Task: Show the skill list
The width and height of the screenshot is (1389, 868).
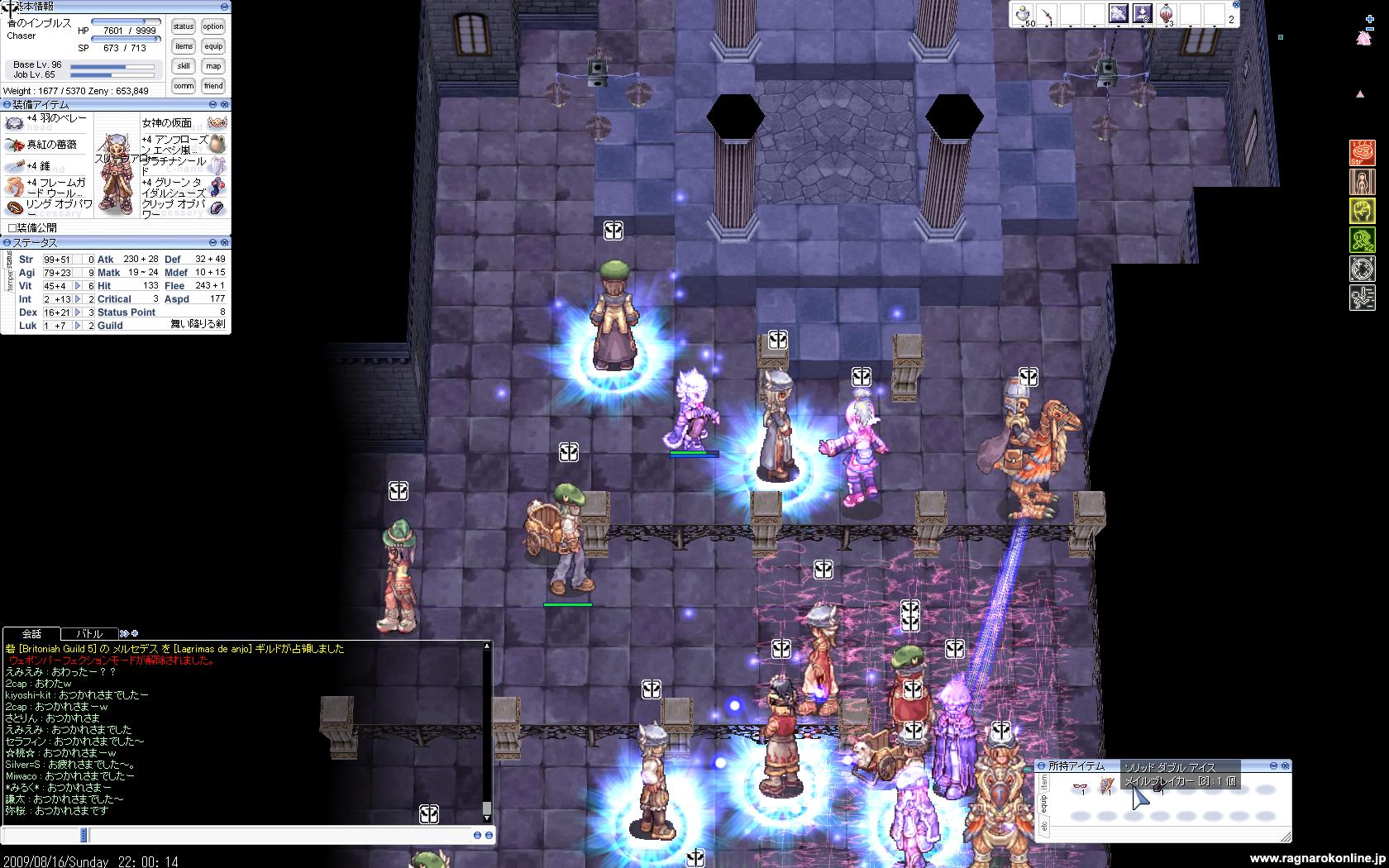Action: 184,66
